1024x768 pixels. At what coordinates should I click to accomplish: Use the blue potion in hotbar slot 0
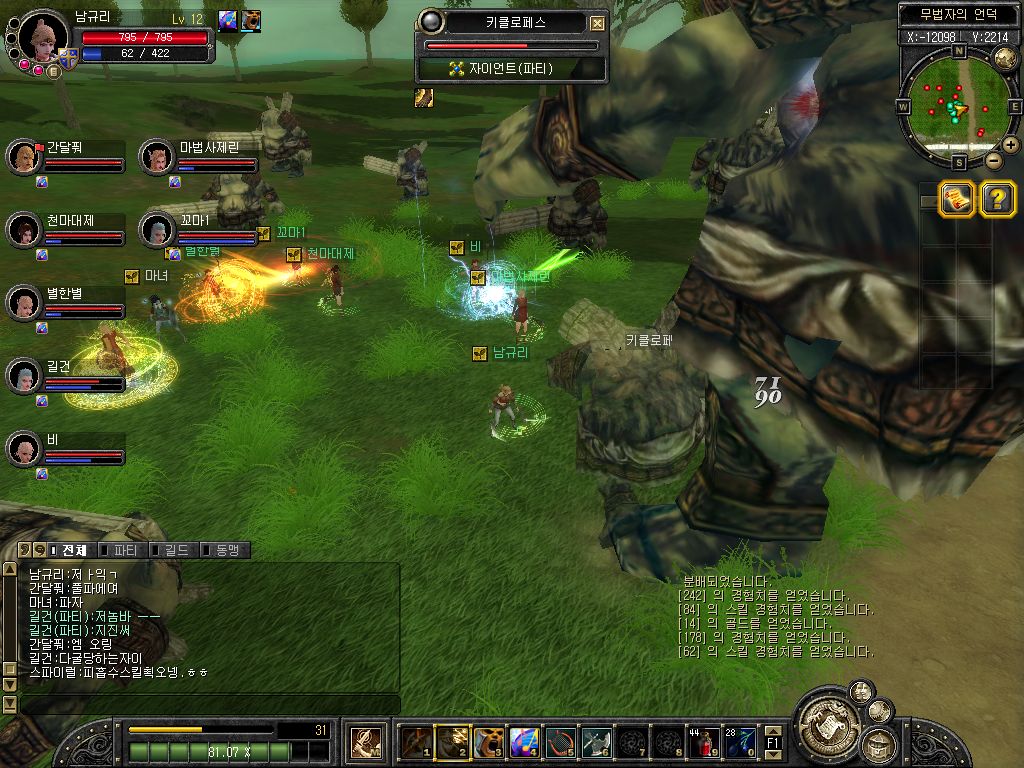click(740, 743)
